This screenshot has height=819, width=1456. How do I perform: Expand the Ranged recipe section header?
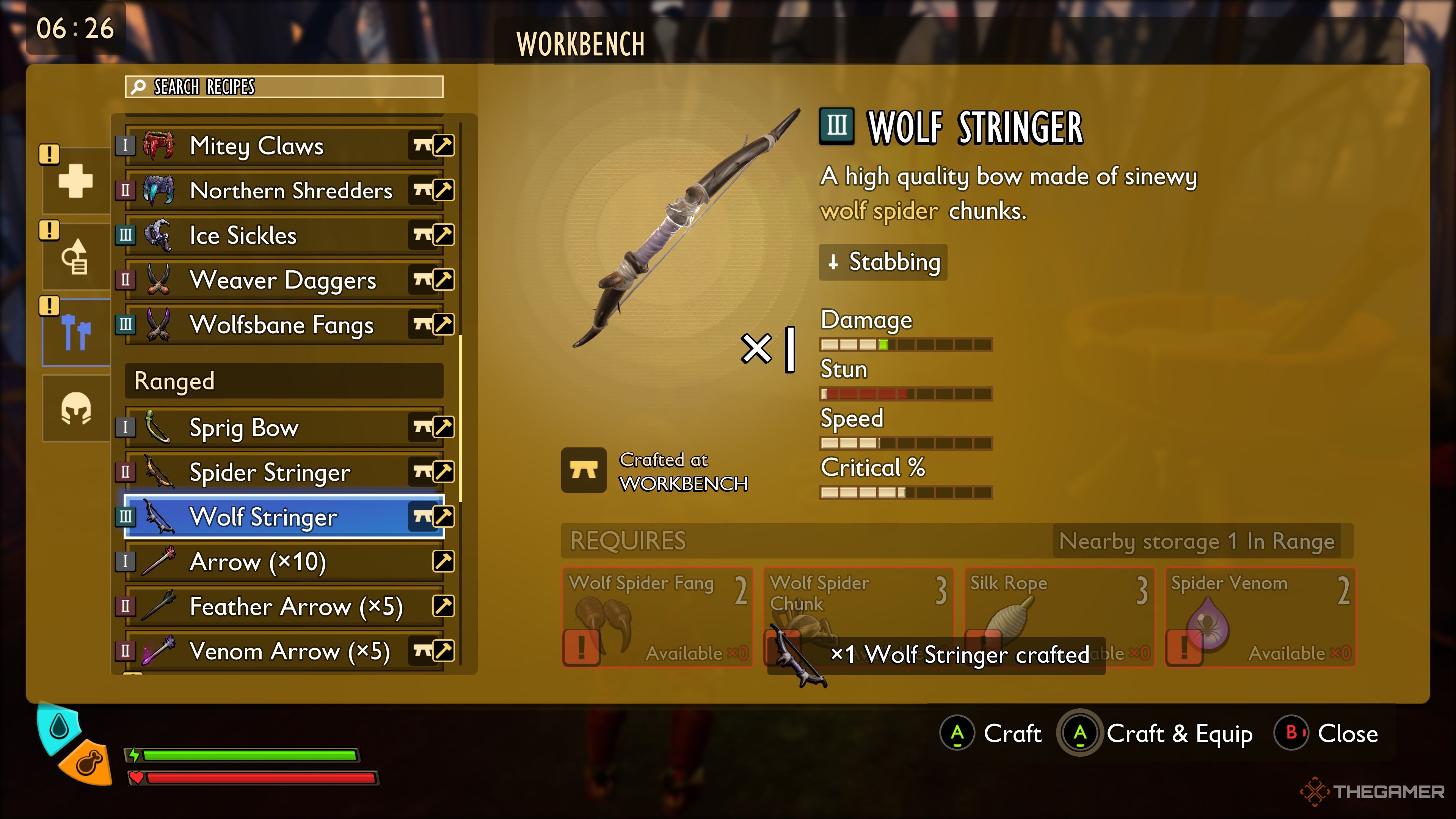click(282, 381)
